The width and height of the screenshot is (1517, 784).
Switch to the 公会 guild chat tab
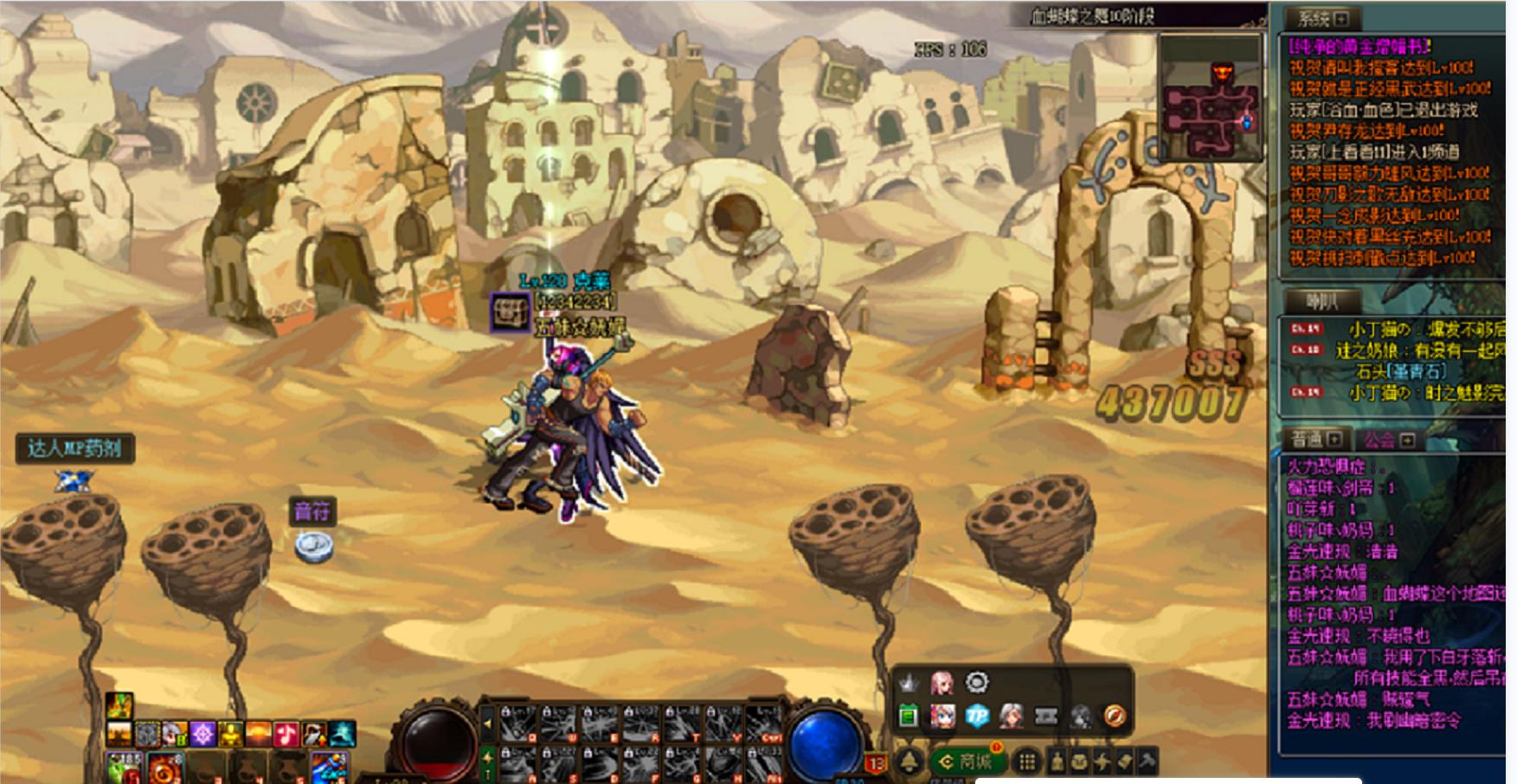point(1381,440)
